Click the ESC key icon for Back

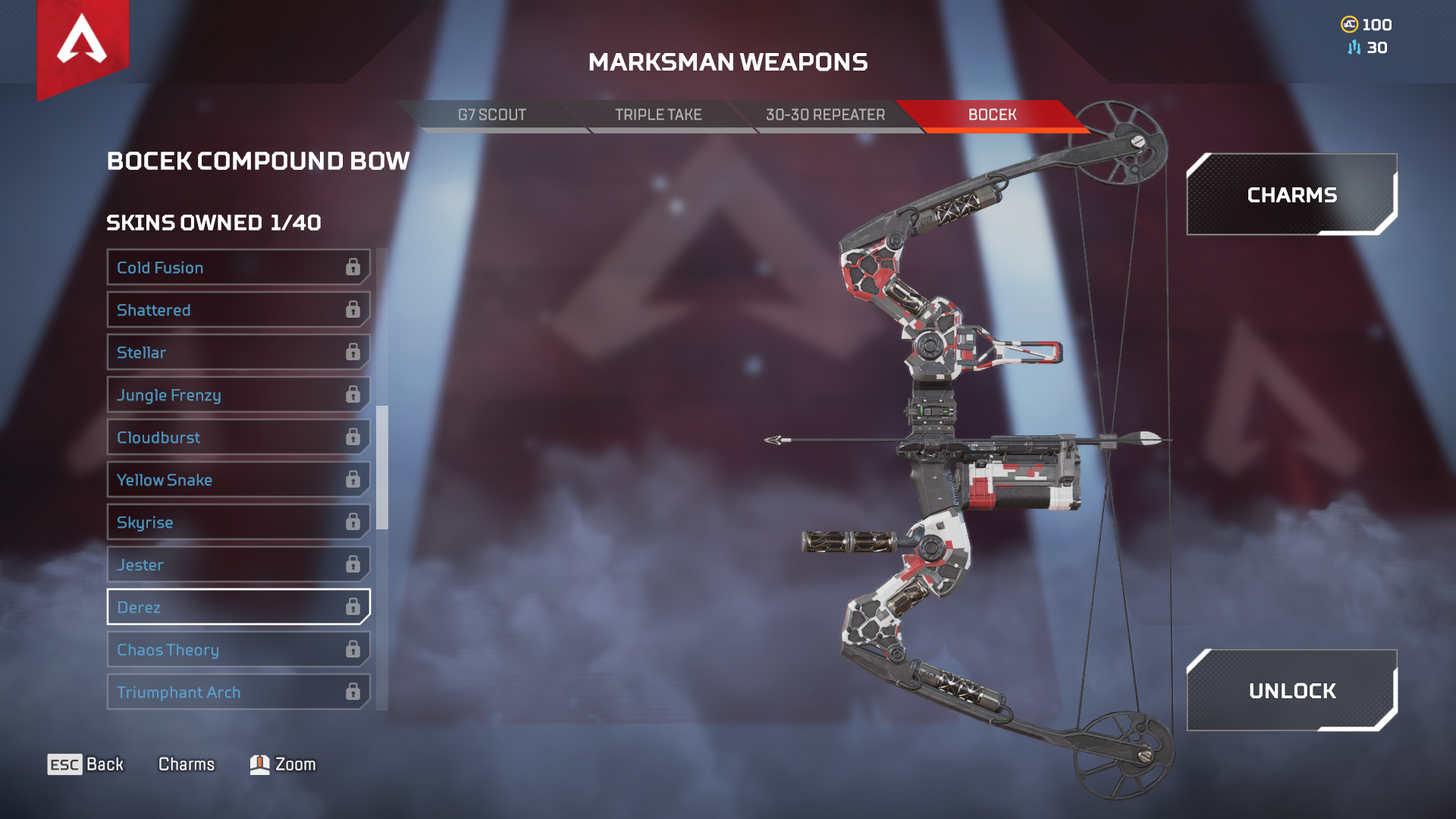[64, 764]
